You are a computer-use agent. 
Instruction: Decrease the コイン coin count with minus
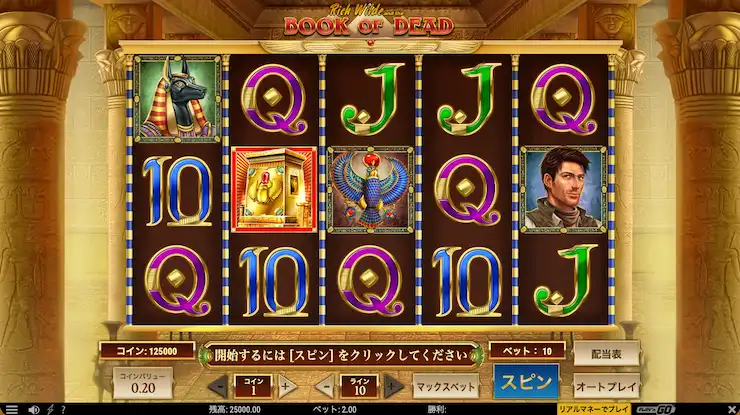[x=219, y=386]
